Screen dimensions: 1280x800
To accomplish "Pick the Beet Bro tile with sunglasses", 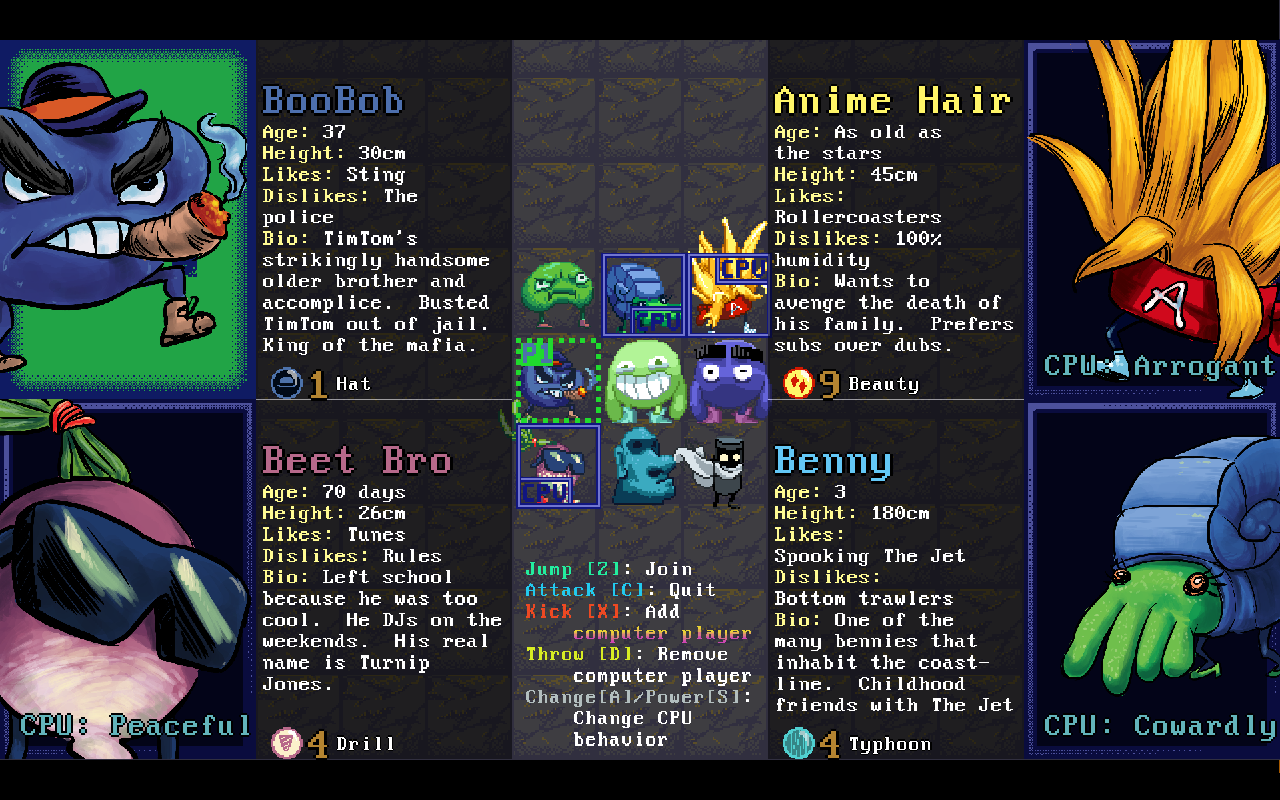I will (x=558, y=466).
